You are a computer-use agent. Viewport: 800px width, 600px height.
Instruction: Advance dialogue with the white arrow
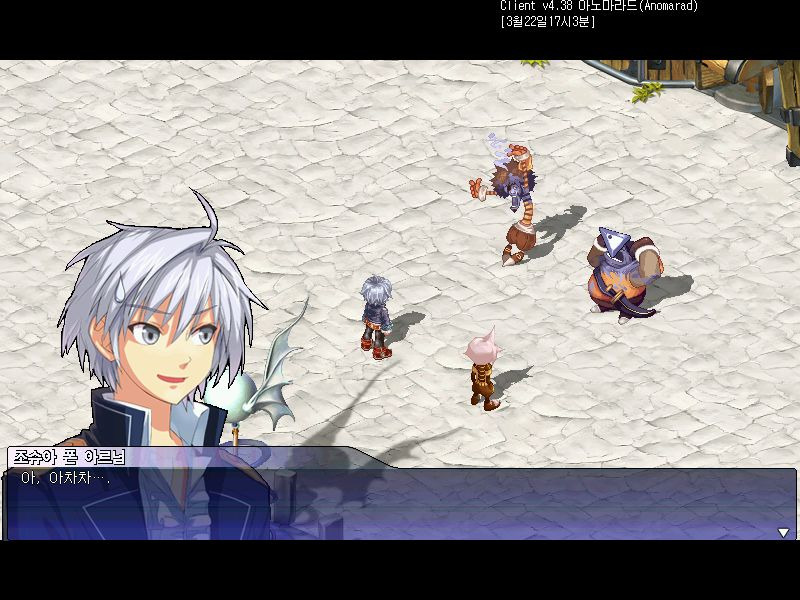783,533
